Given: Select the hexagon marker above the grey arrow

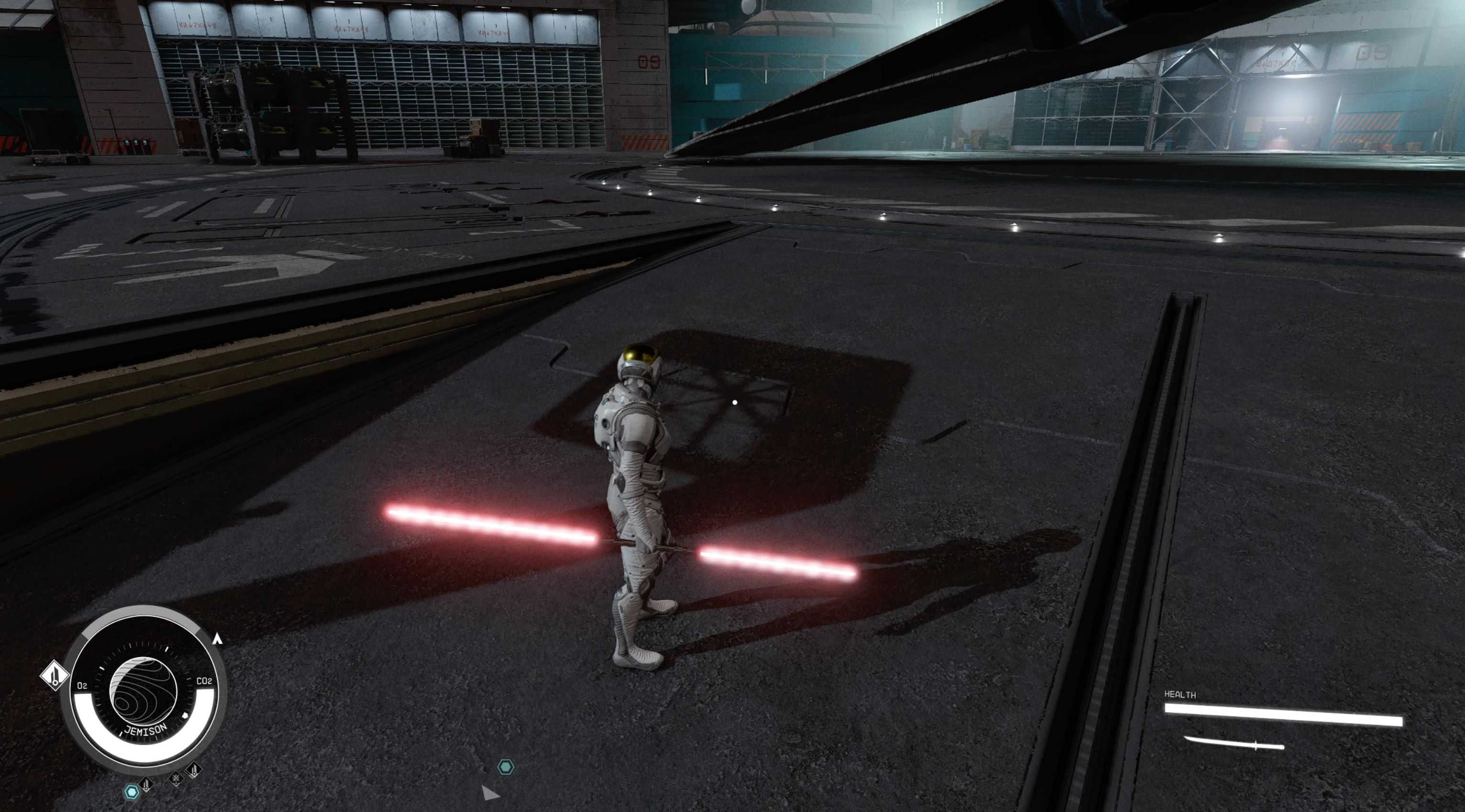Looking at the screenshot, I should (505, 767).
